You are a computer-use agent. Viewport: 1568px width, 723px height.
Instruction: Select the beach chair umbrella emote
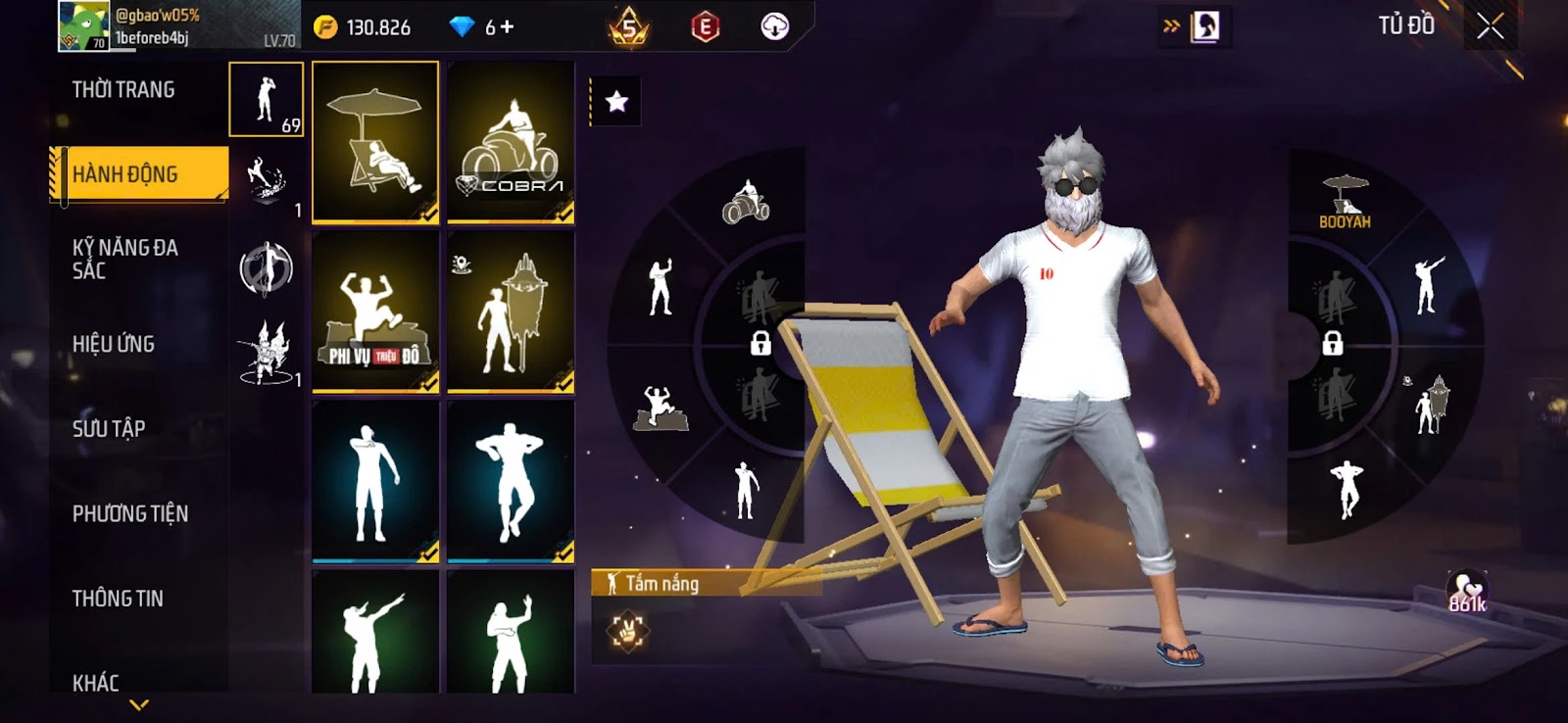point(375,142)
